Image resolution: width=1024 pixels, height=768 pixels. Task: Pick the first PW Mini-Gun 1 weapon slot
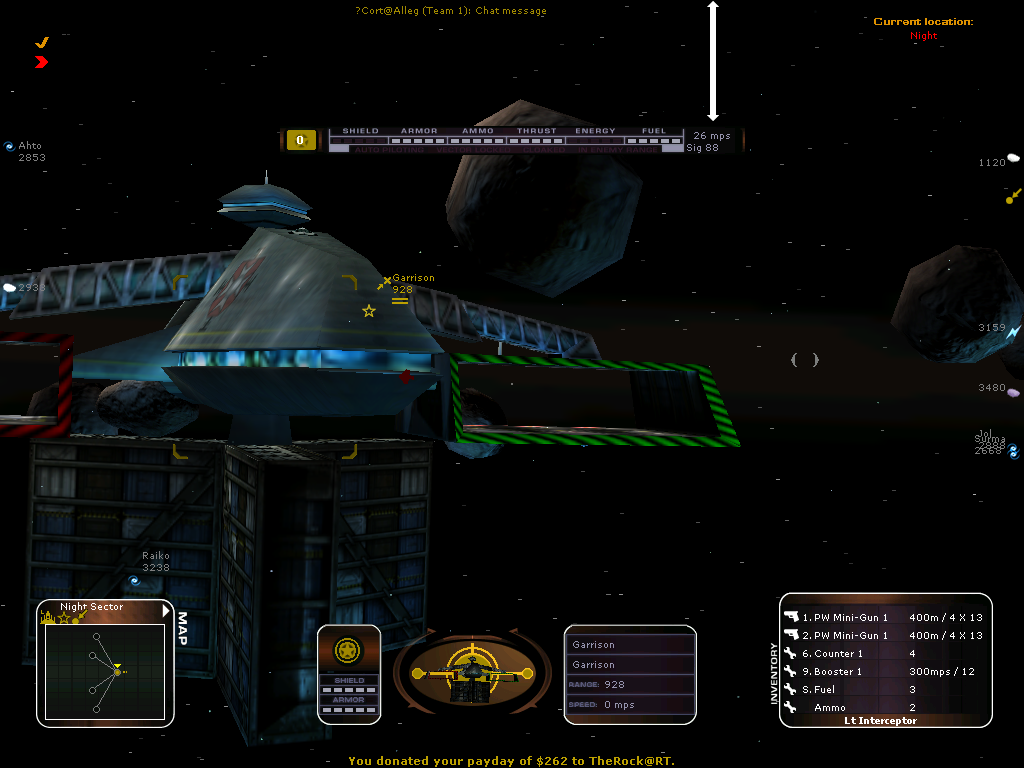pos(882,617)
